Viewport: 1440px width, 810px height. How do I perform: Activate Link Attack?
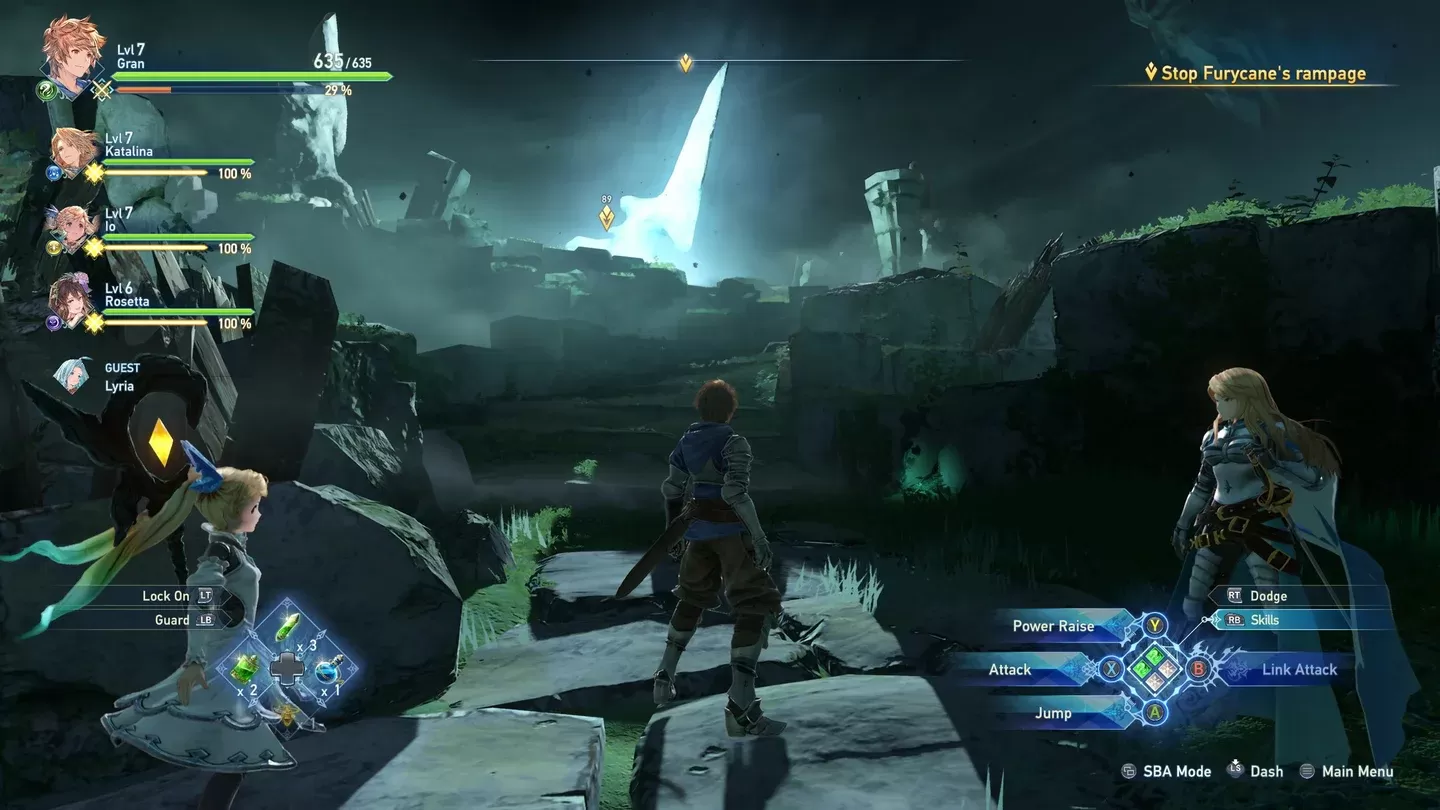click(x=1298, y=670)
